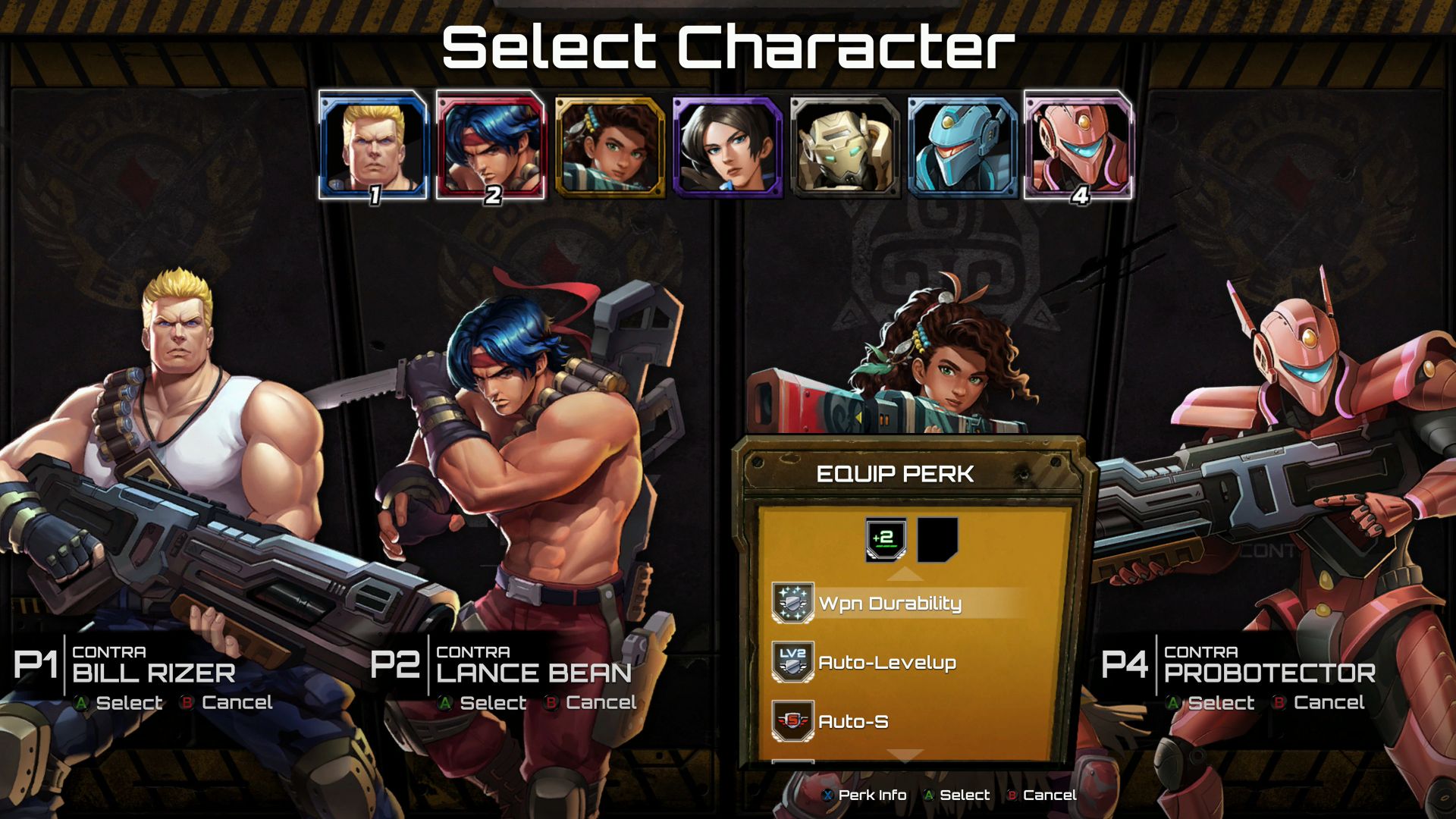Pick the red Probotector portrait
Screen dimensions: 1456x819
pyautogui.click(x=1078, y=146)
